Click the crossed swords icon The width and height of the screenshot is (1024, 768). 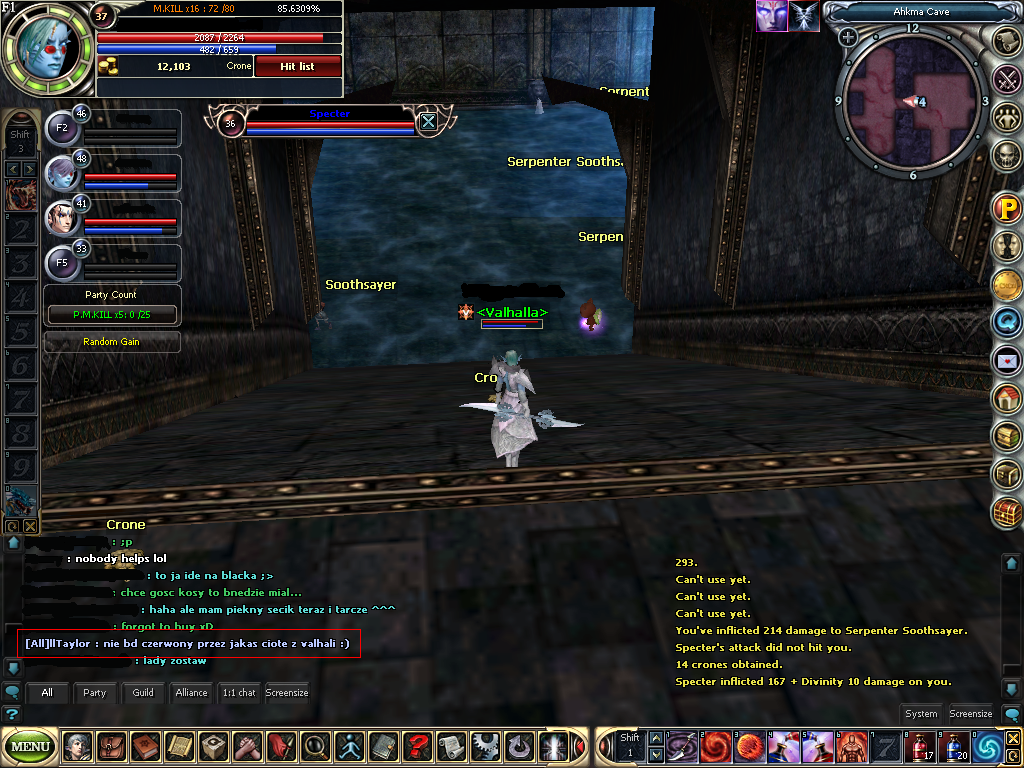click(x=1006, y=78)
